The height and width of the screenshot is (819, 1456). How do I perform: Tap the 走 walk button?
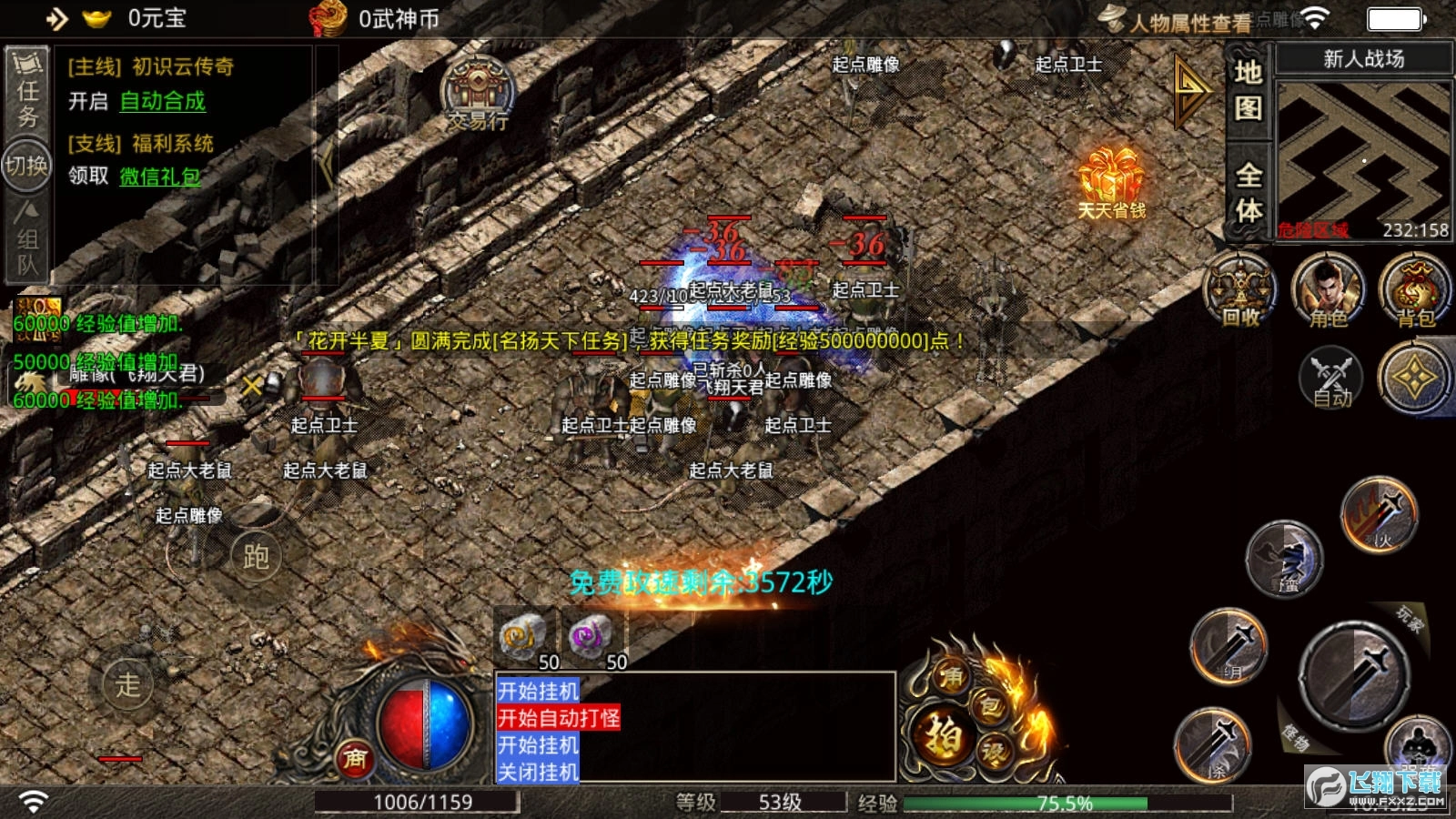pyautogui.click(x=127, y=683)
